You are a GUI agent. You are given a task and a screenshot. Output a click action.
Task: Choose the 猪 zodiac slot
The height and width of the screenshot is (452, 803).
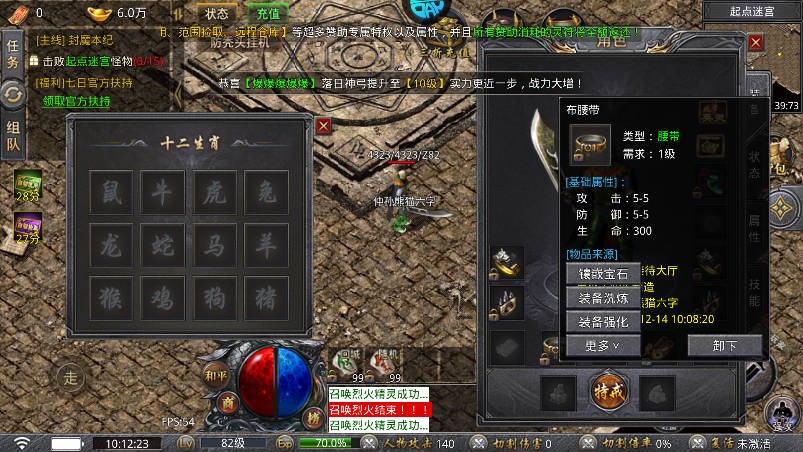266,297
